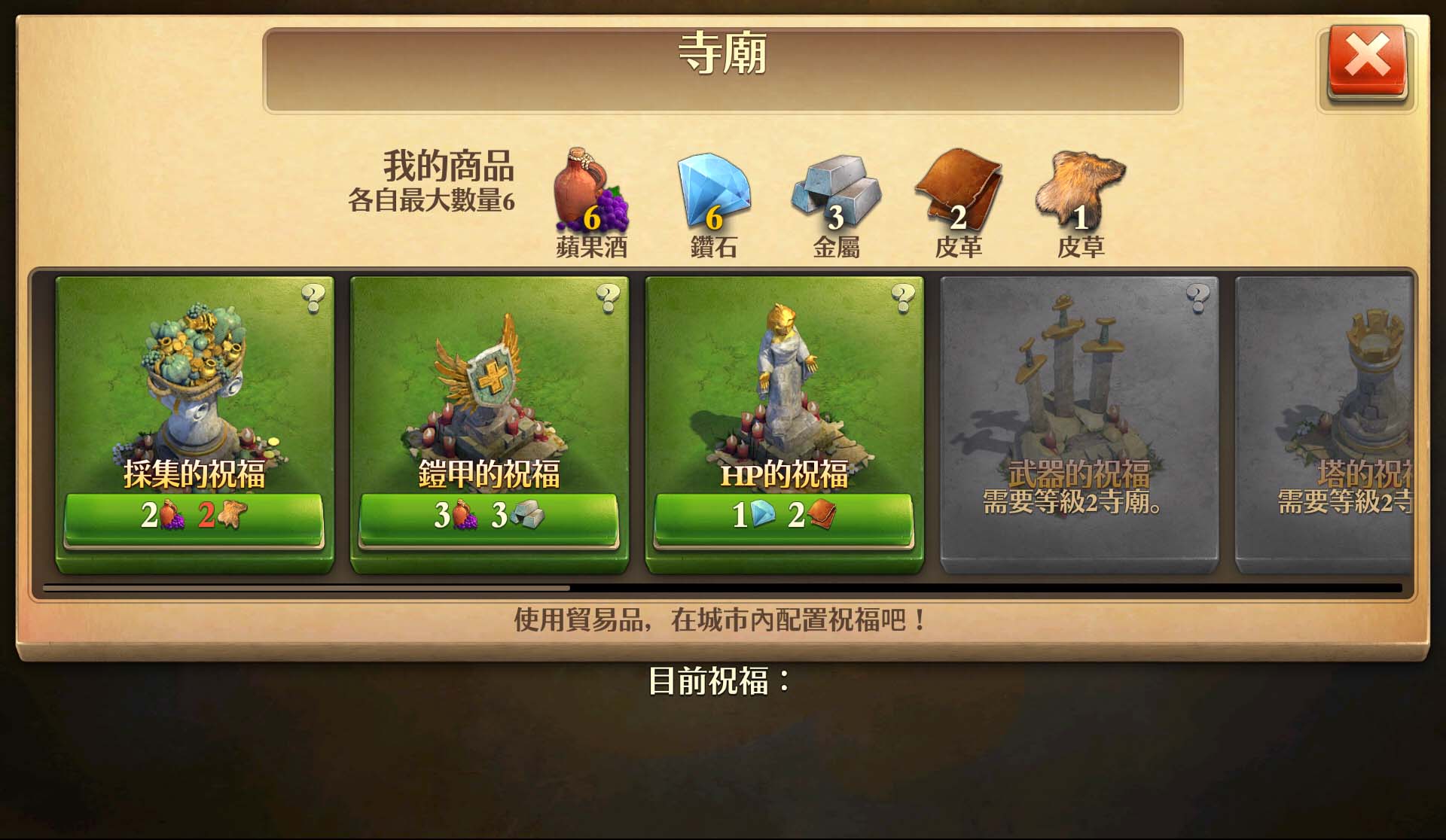Image resolution: width=1446 pixels, height=840 pixels.
Task: Select the 皮草 fur goods icon
Action: tap(1078, 188)
